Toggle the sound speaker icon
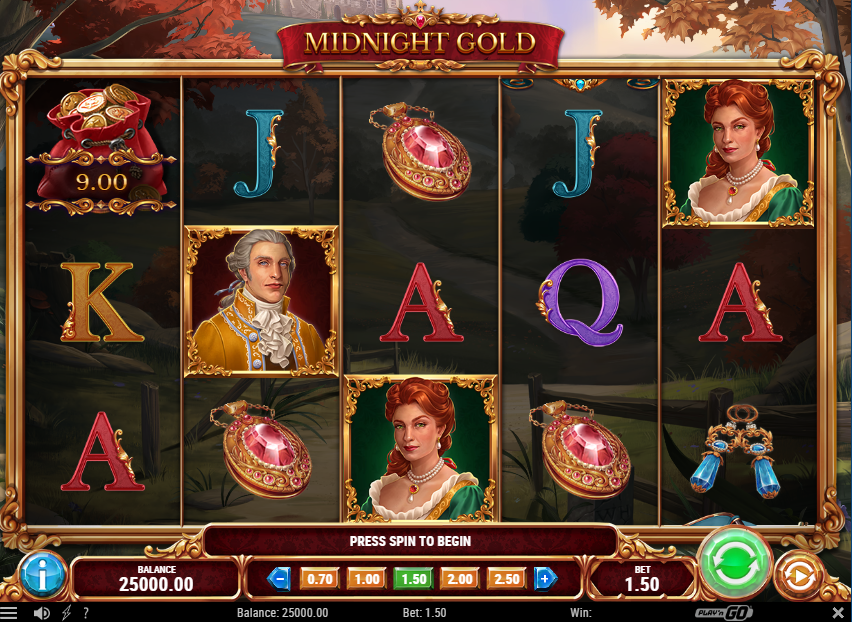This screenshot has height=622, width=852. click(x=41, y=612)
